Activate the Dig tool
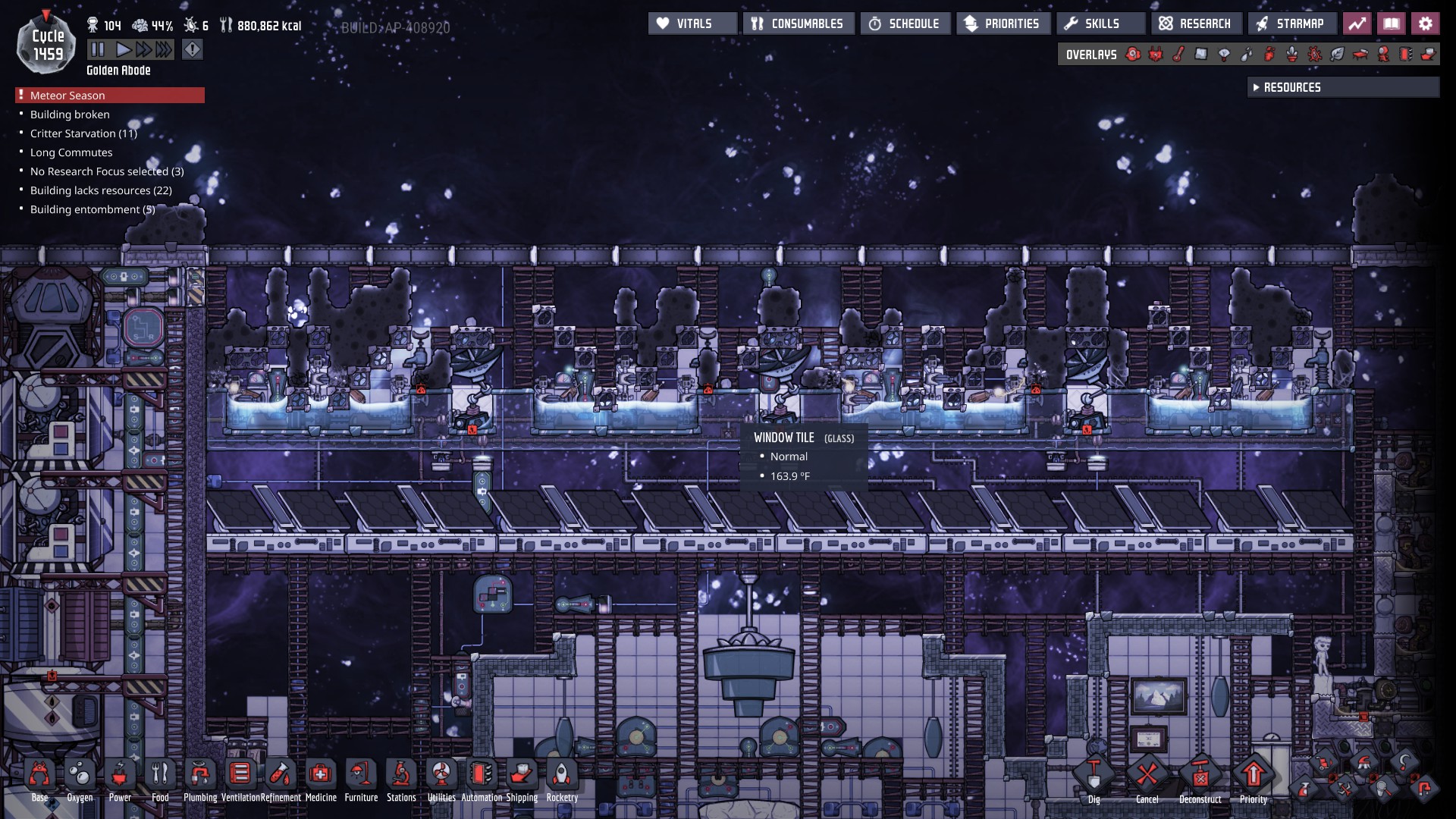Viewport: 1456px width, 819px height. (1094, 776)
